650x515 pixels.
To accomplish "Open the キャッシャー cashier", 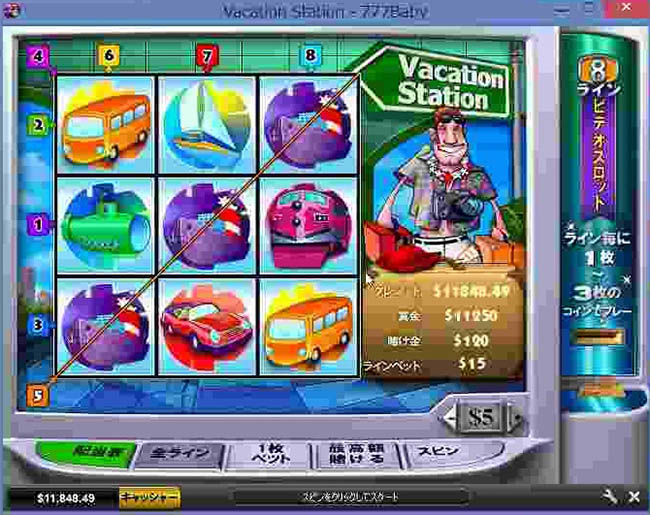I will (149, 497).
